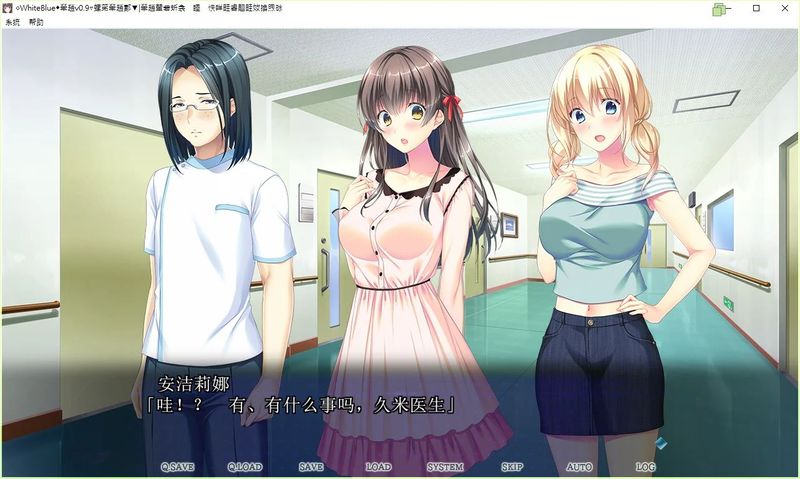Open the 帮助 help menu
800x479 pixels.
pos(37,21)
